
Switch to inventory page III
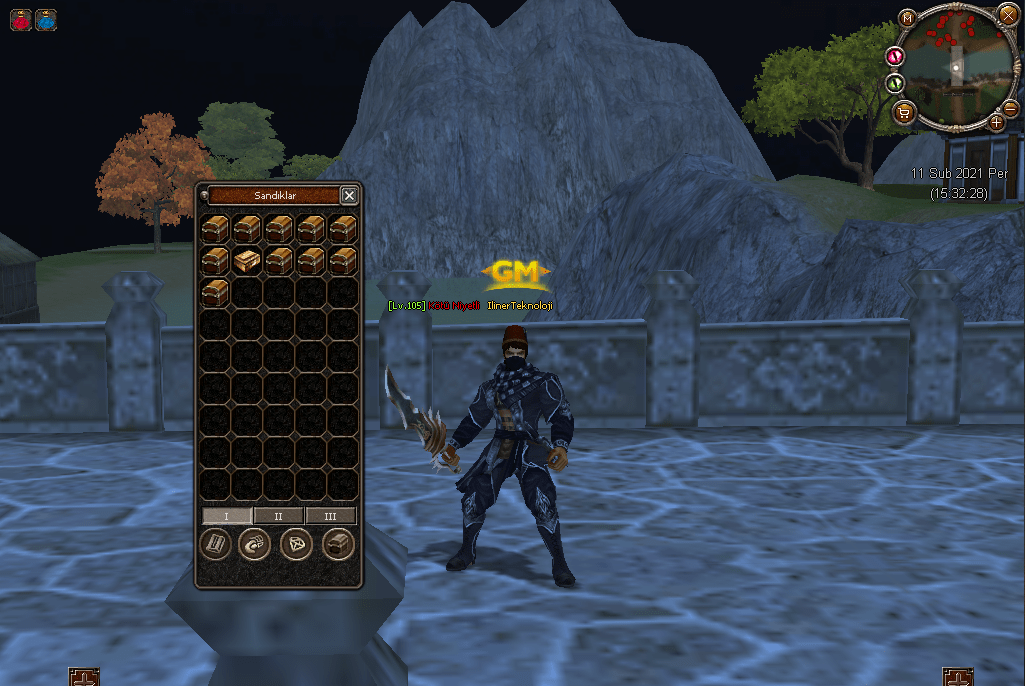coord(330,516)
